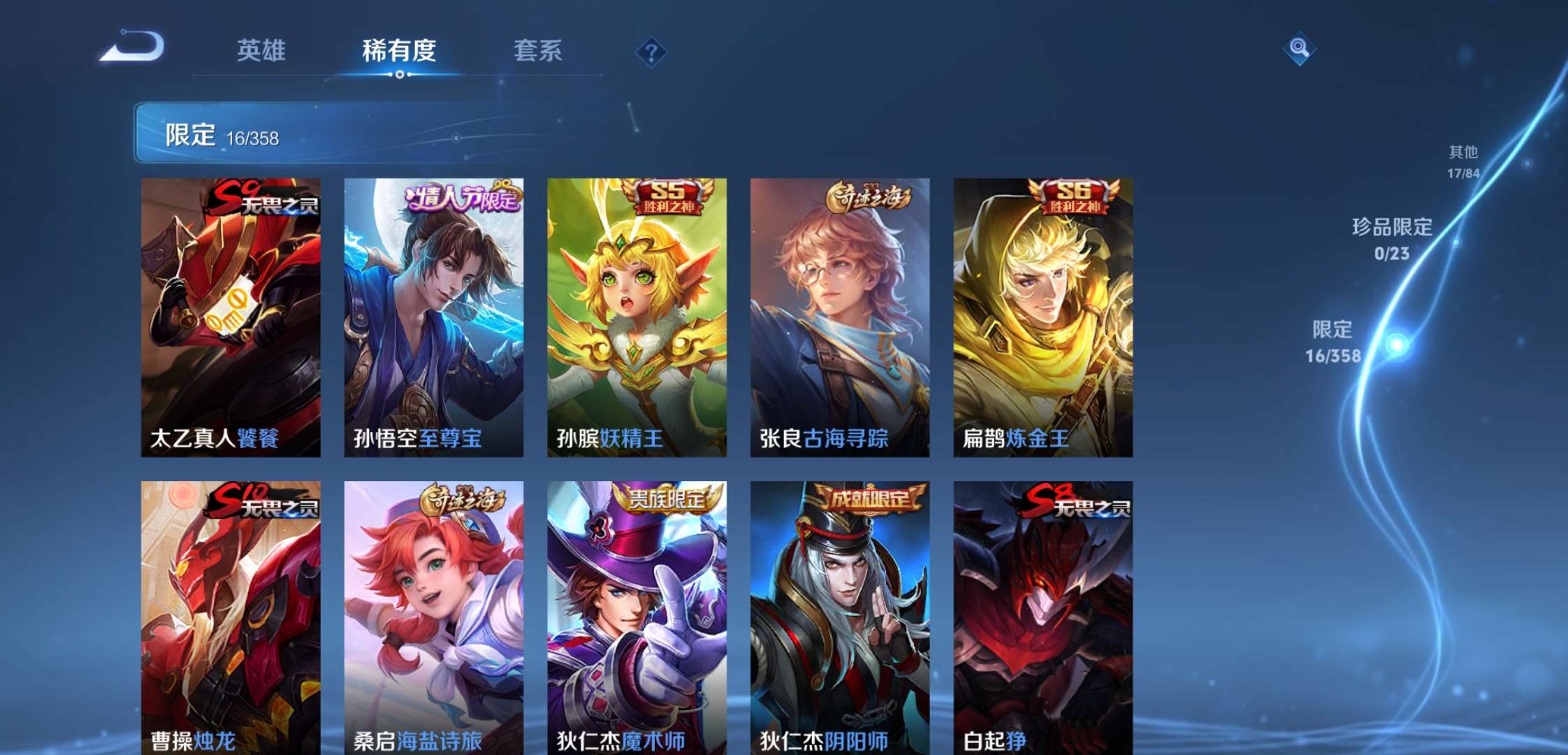Screen dimensions: 1568x755
Task: Click the question mark help icon
Action: 650,52
